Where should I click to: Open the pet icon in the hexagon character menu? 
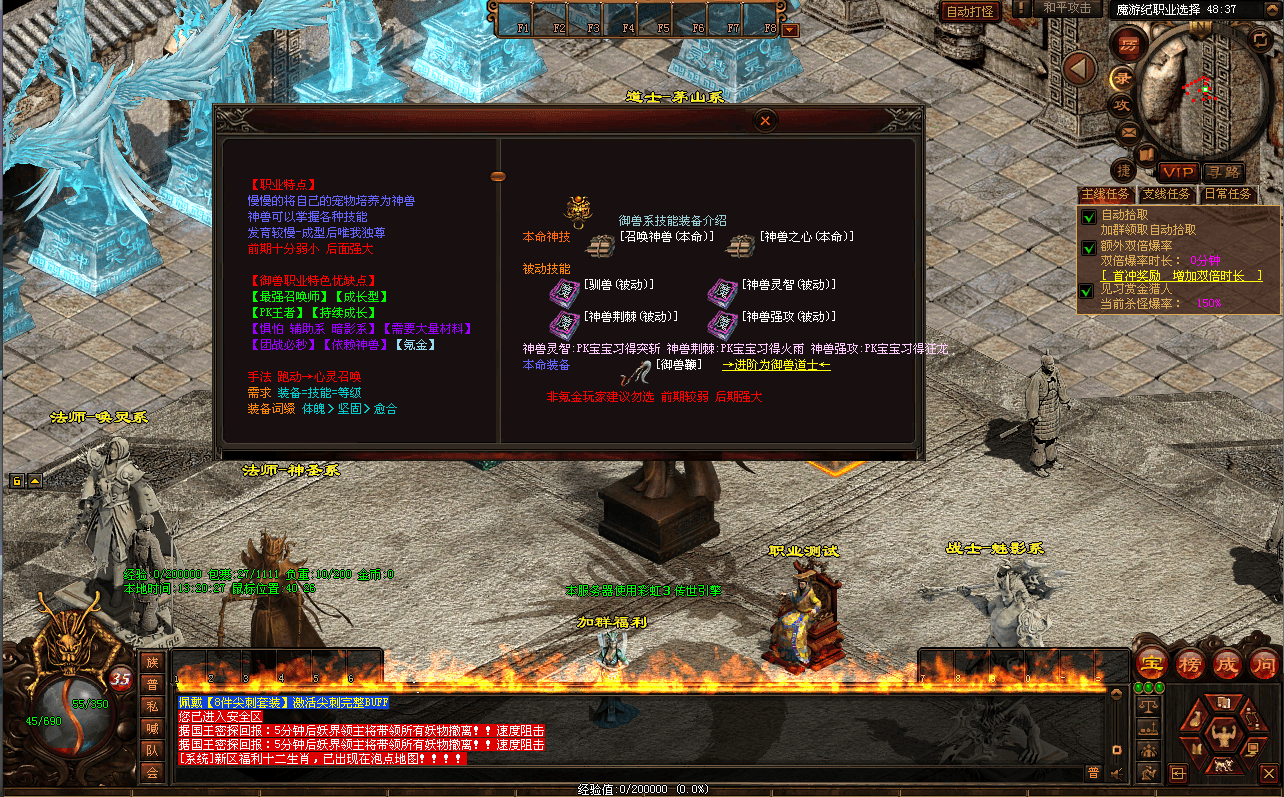[x=1223, y=766]
